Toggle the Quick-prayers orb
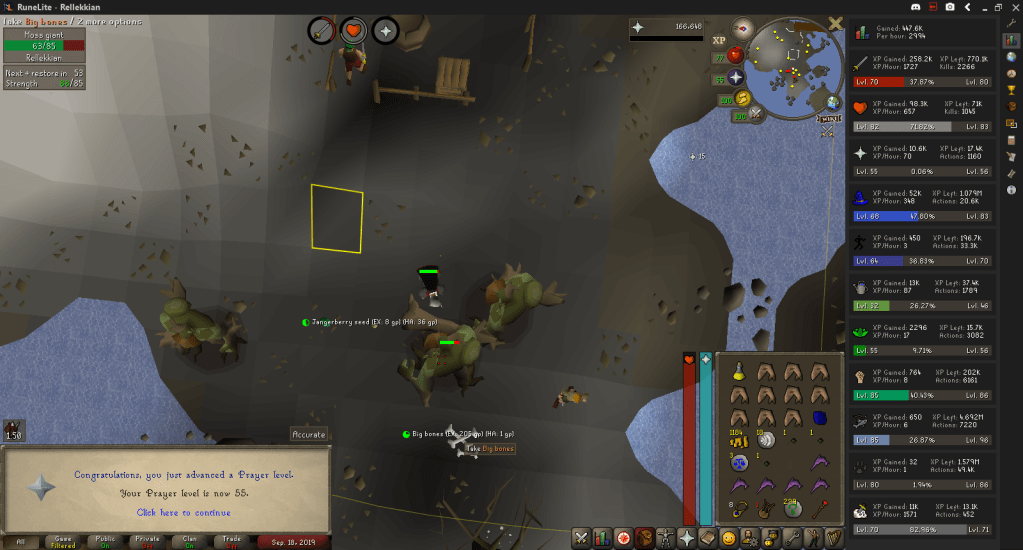 (736, 77)
